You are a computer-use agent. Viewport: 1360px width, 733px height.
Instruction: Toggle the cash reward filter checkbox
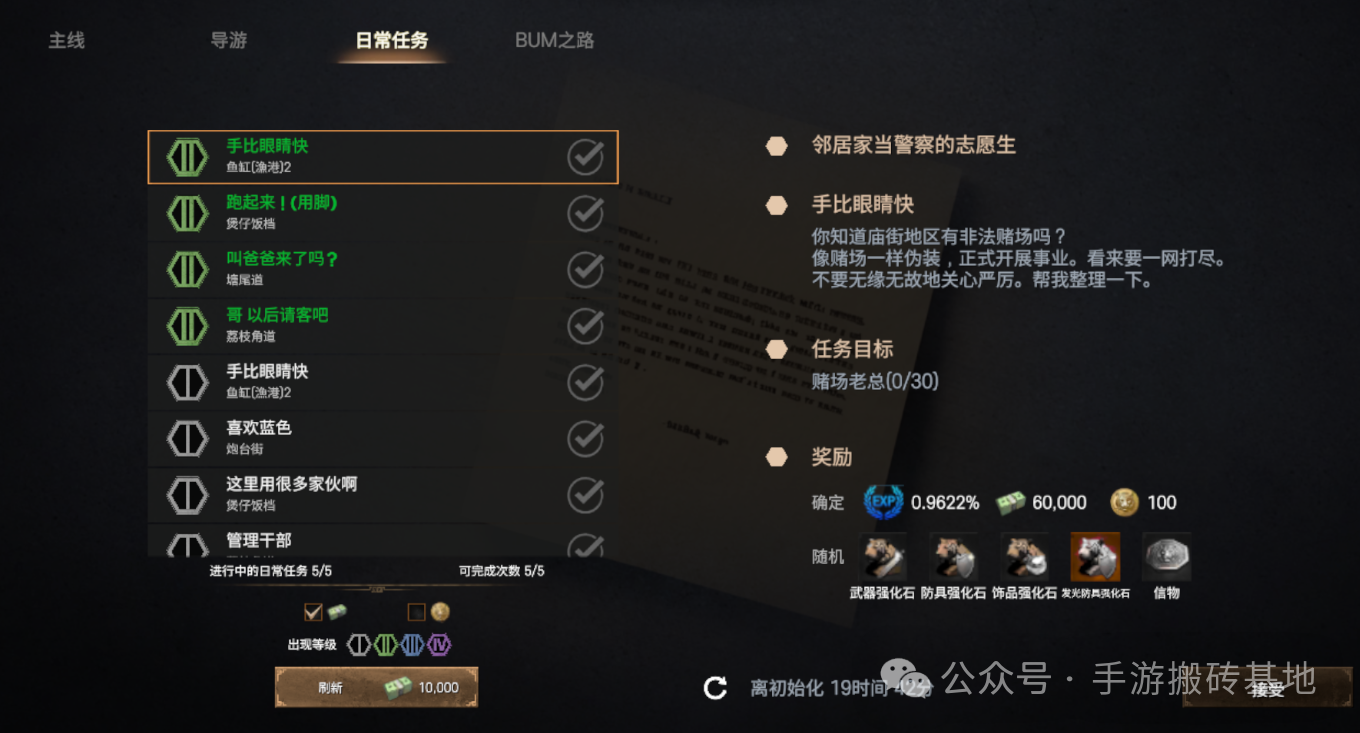point(315,611)
